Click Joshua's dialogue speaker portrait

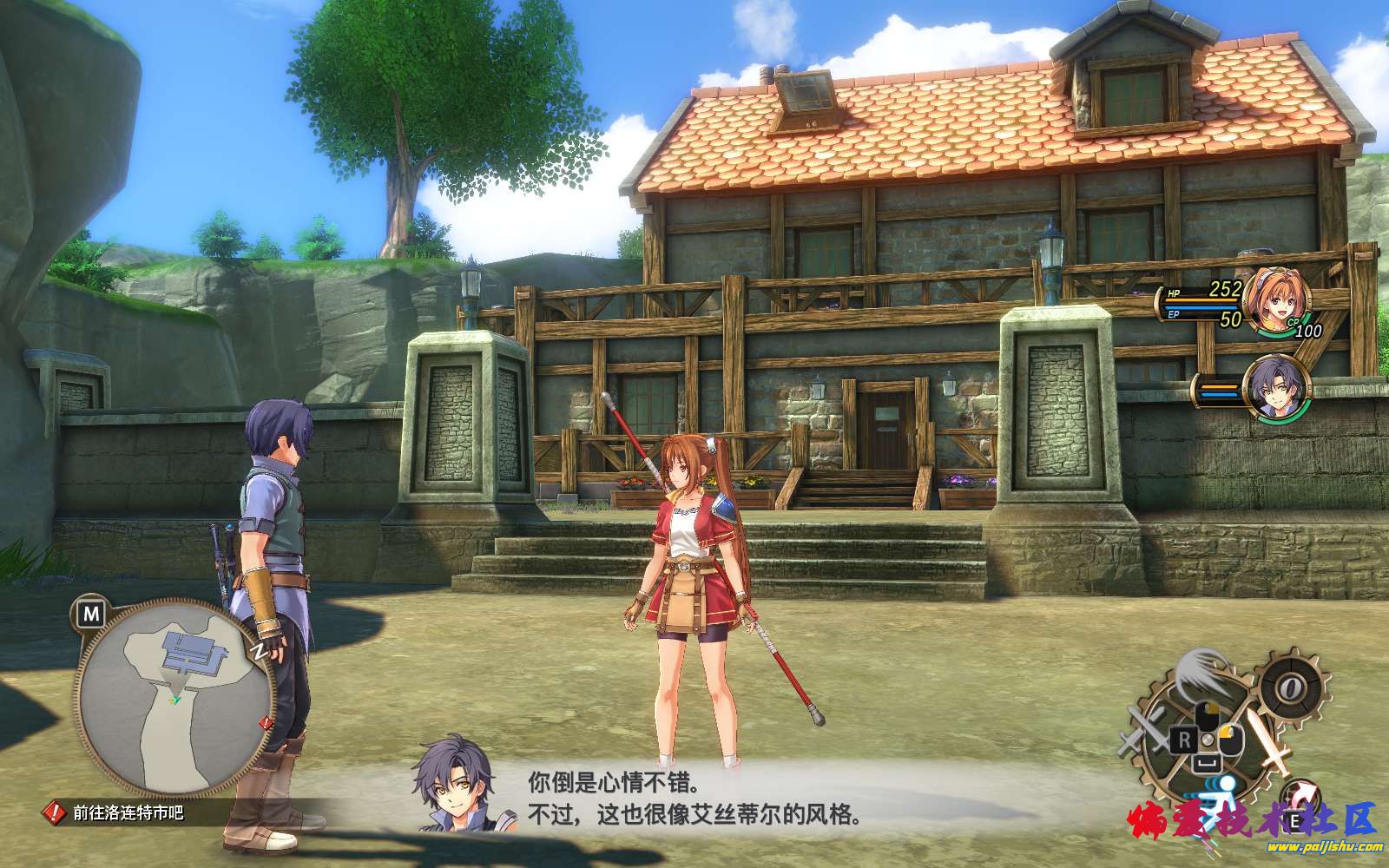pos(452,786)
